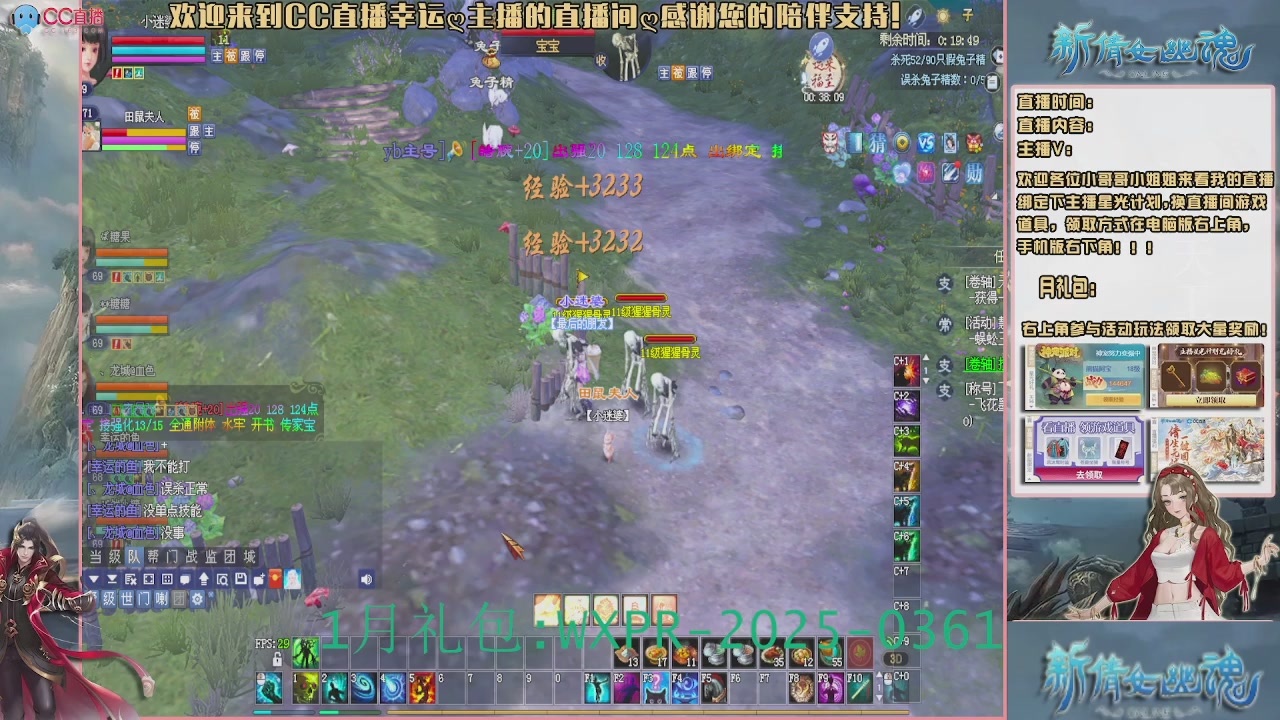Switch to the 战 chat tab

point(192,555)
